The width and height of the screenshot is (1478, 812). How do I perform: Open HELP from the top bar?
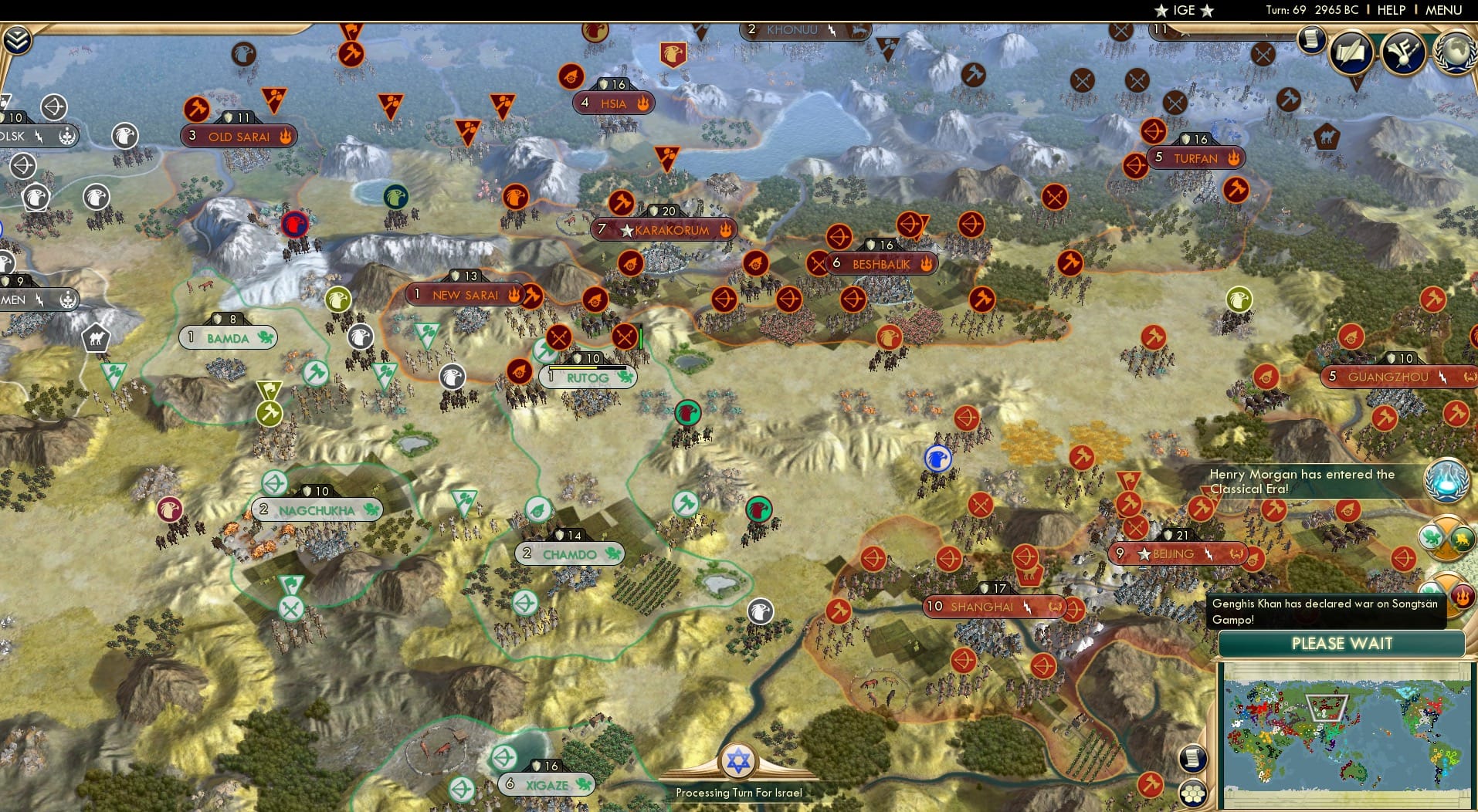click(x=1390, y=10)
